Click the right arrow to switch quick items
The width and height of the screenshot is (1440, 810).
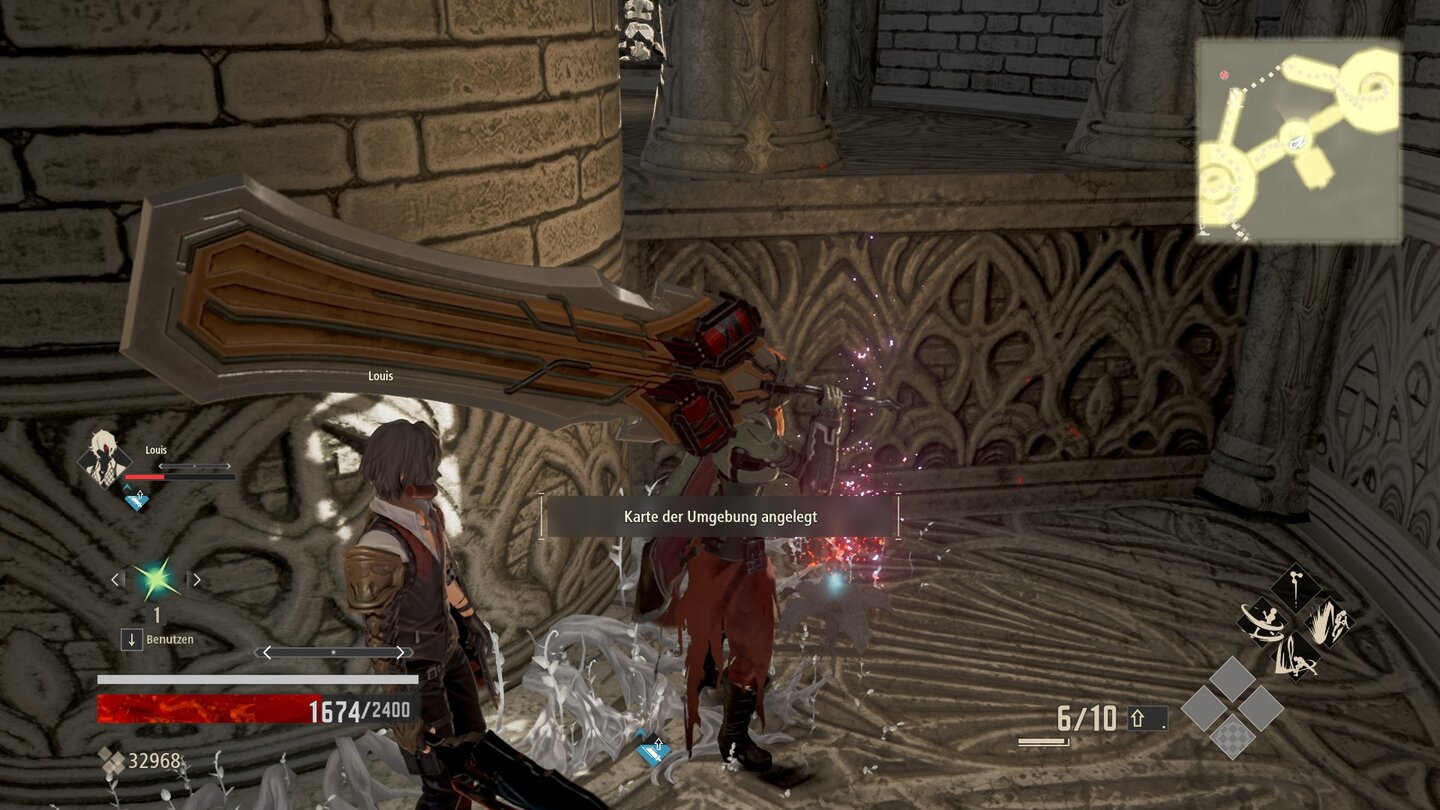(196, 580)
